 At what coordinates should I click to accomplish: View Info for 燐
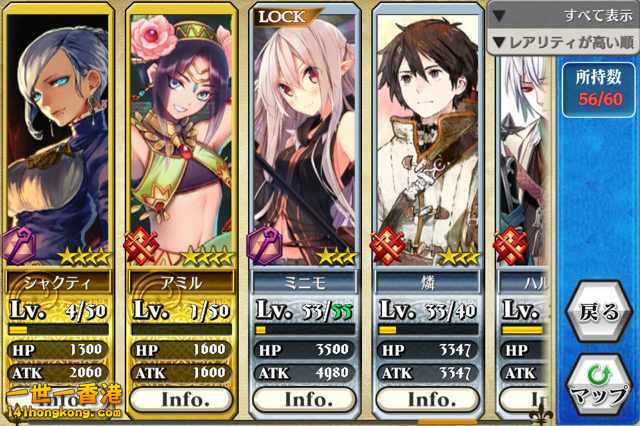(430, 398)
